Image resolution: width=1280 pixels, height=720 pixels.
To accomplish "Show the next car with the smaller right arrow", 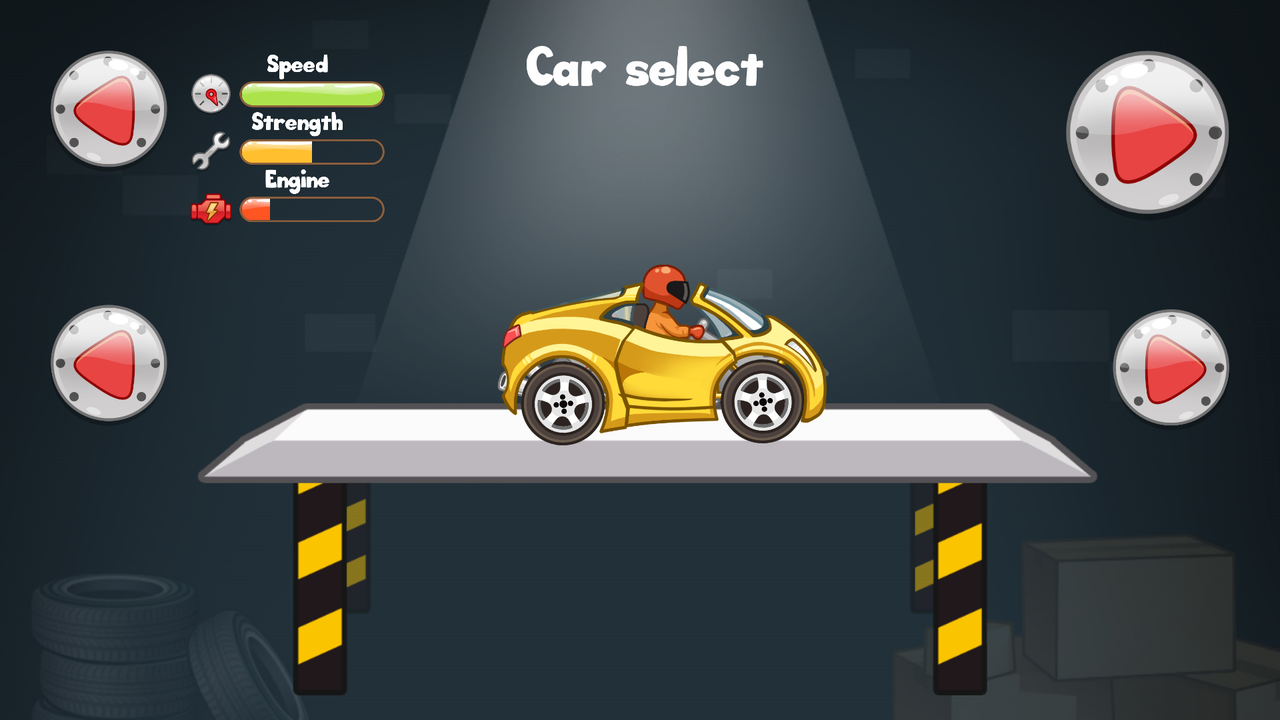I will pos(1171,367).
